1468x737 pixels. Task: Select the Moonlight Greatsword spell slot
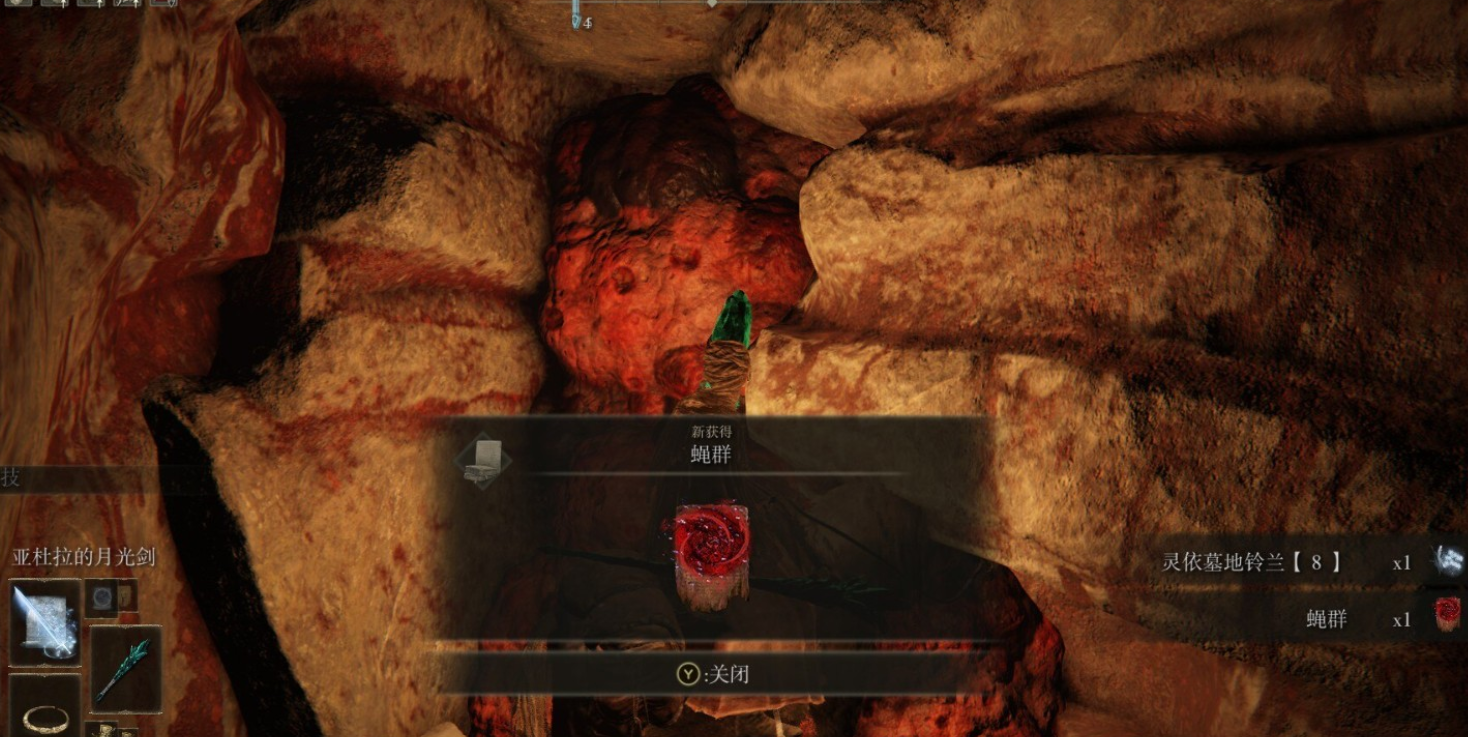(45, 621)
